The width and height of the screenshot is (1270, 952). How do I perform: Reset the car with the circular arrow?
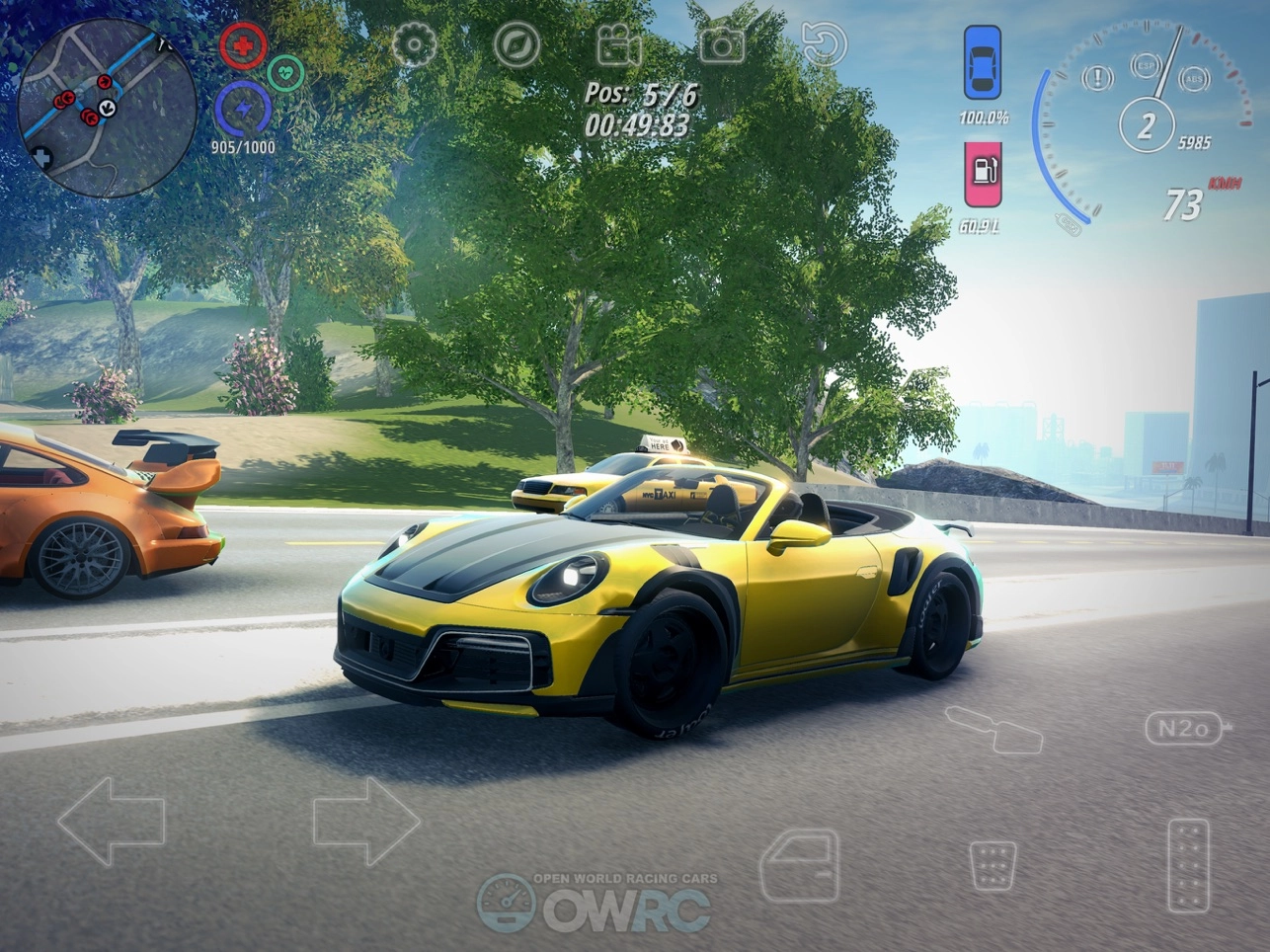[824, 44]
